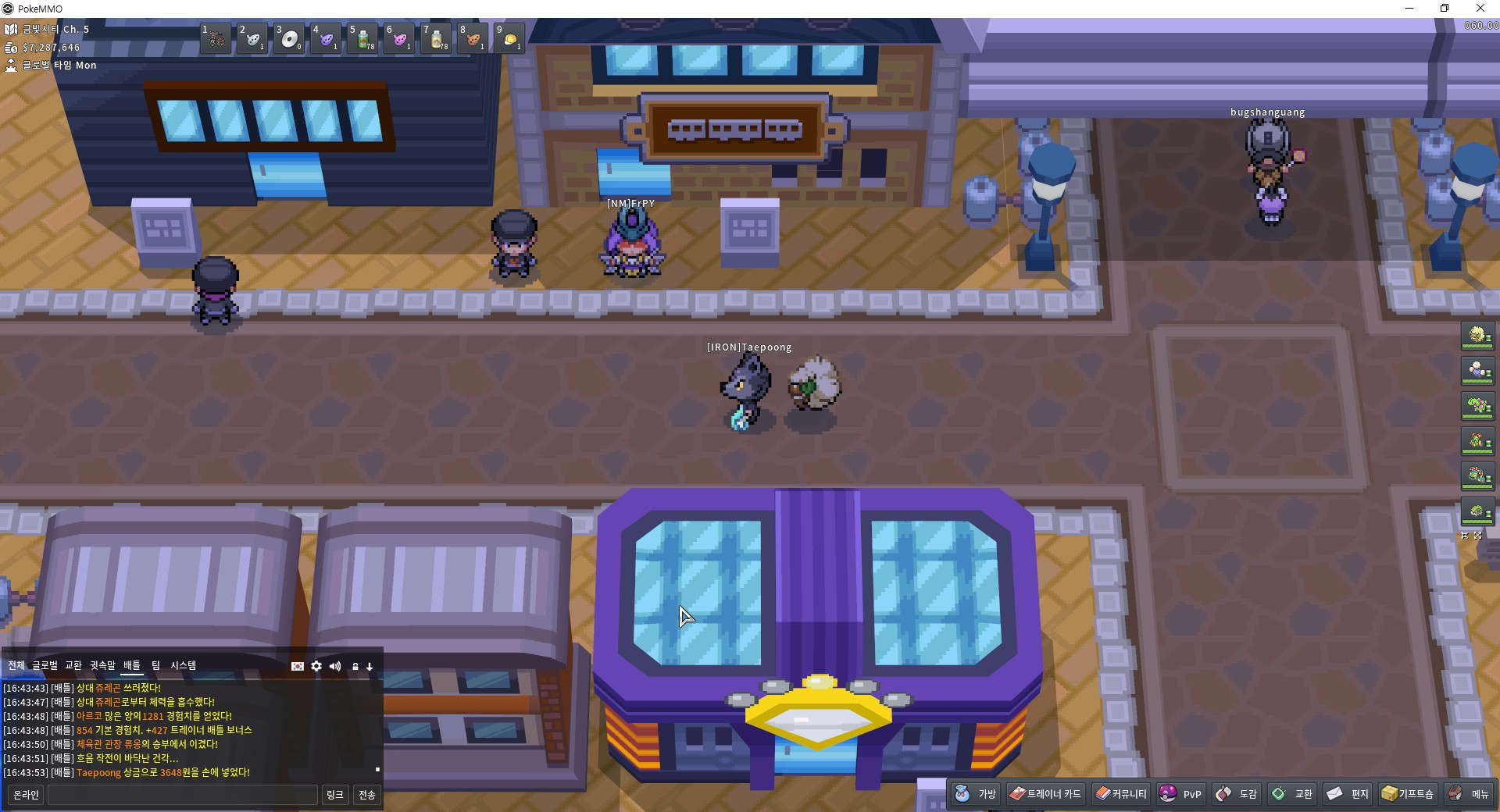Screen dimensions: 1500x812
Task: Open chat settings with the gear icon
Action: point(316,666)
